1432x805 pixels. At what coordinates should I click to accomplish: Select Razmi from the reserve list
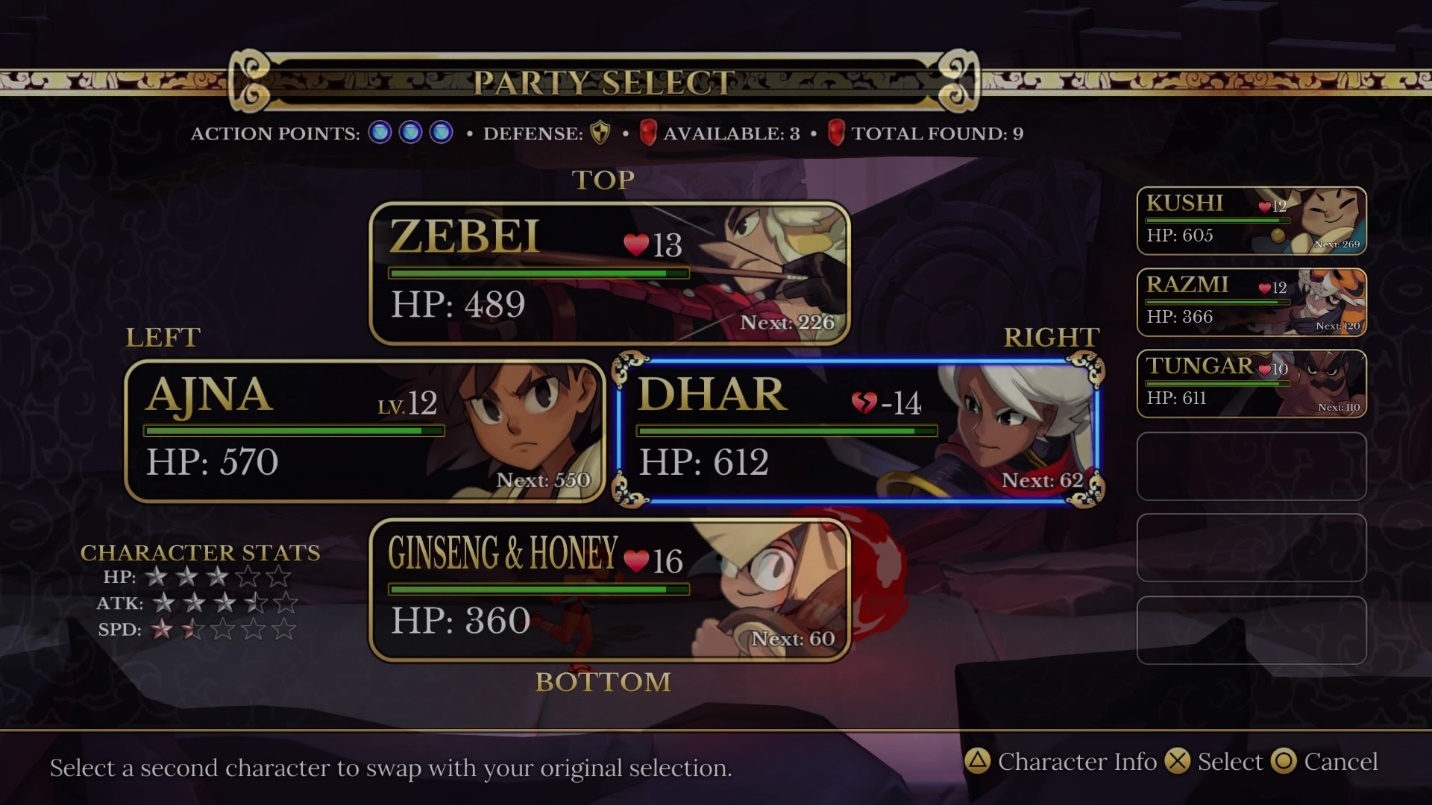coord(1251,302)
